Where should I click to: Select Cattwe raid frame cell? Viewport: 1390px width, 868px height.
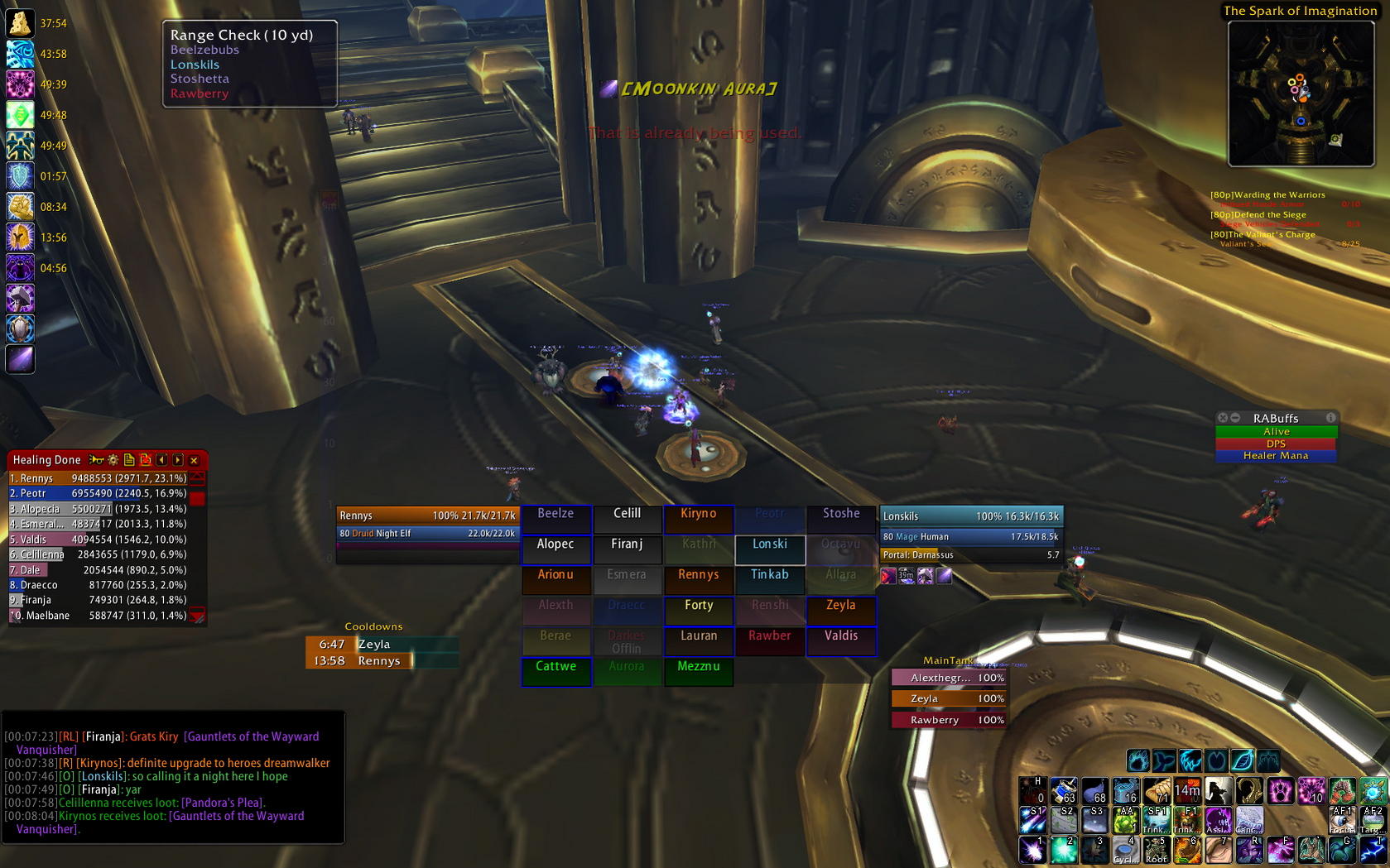[556, 667]
